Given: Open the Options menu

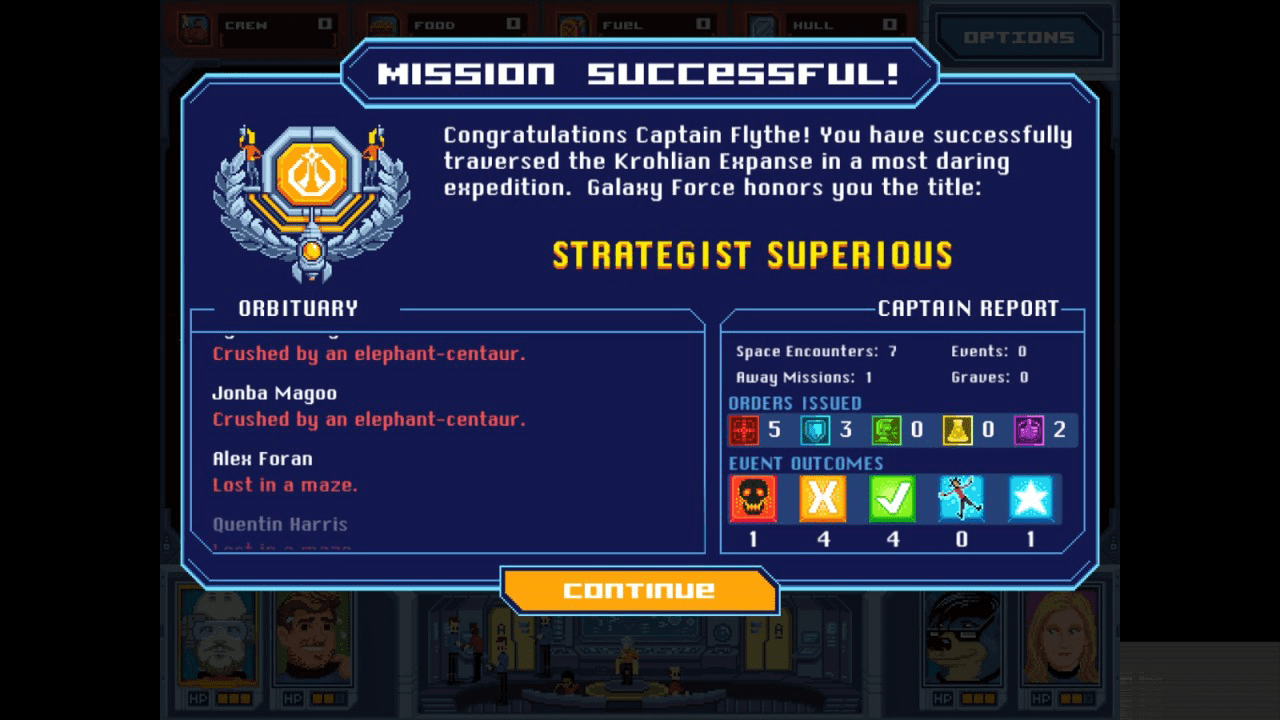Looking at the screenshot, I should point(1018,38).
